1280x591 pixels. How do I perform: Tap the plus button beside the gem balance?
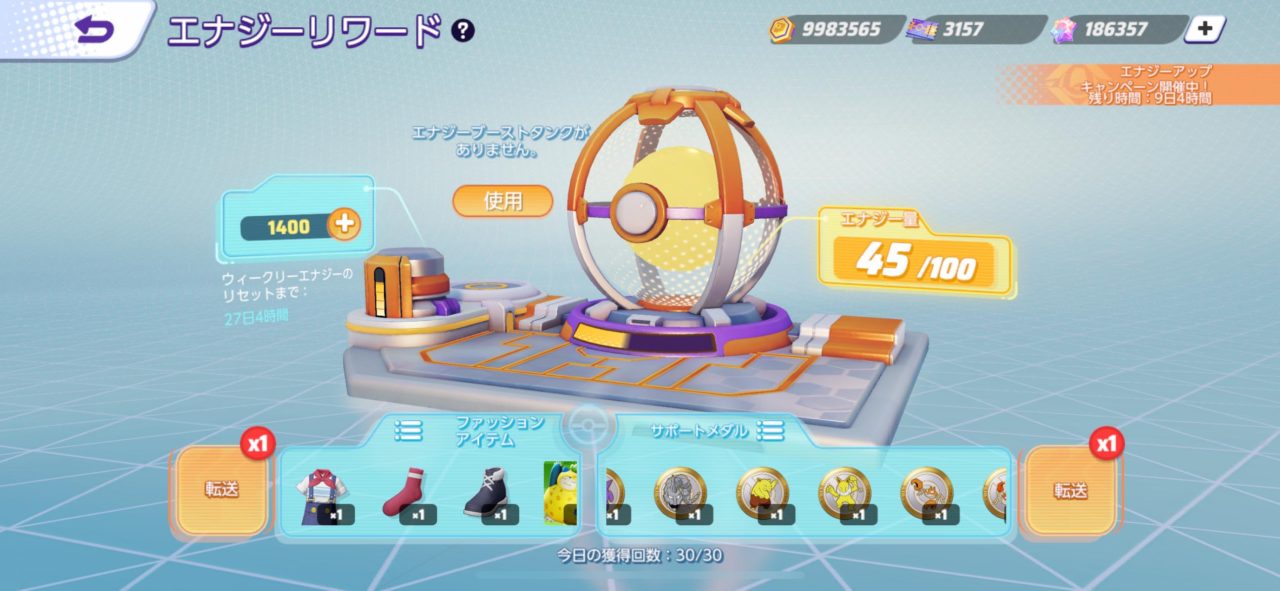(1205, 29)
